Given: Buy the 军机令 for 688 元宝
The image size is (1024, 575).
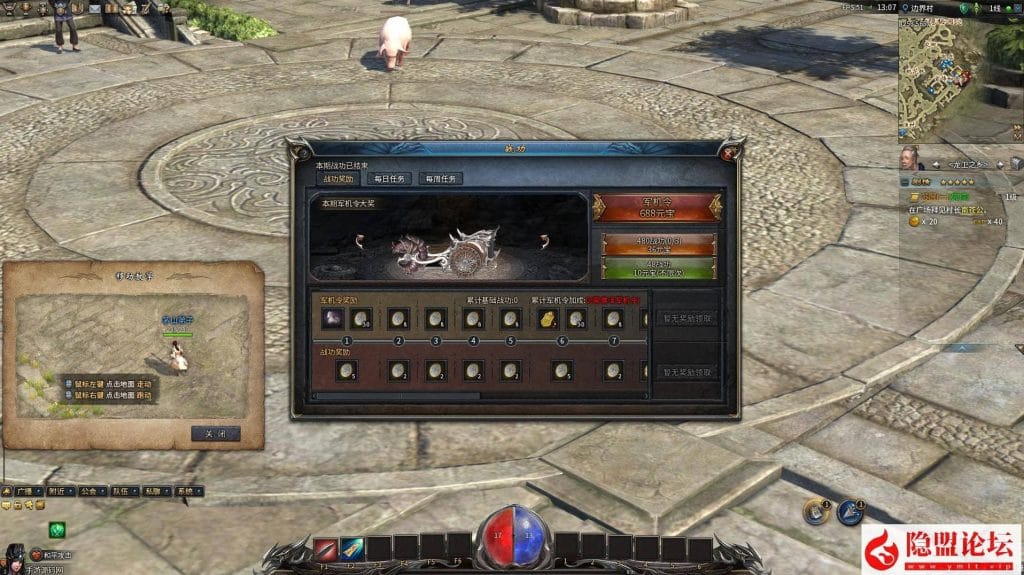Looking at the screenshot, I should point(657,207).
